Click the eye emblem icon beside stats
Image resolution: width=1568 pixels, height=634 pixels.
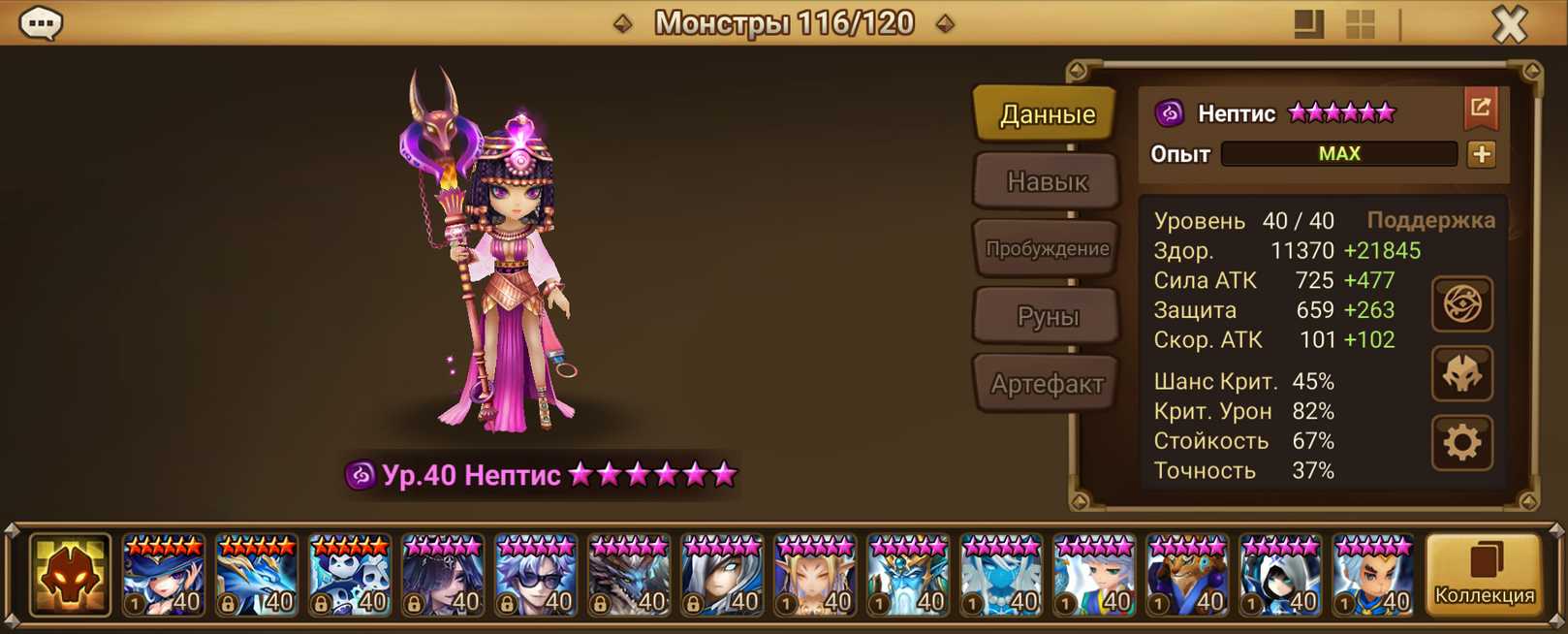tap(1461, 304)
